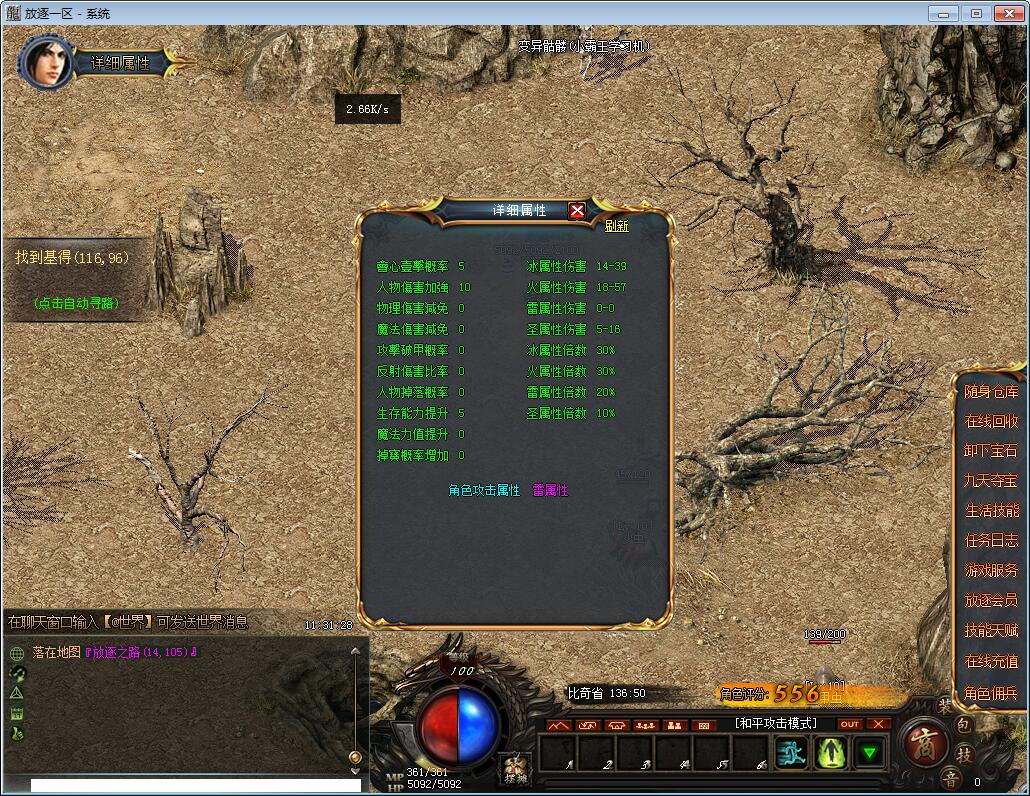Open 生活技能 life skills
This screenshot has width=1030, height=796.
(x=991, y=511)
